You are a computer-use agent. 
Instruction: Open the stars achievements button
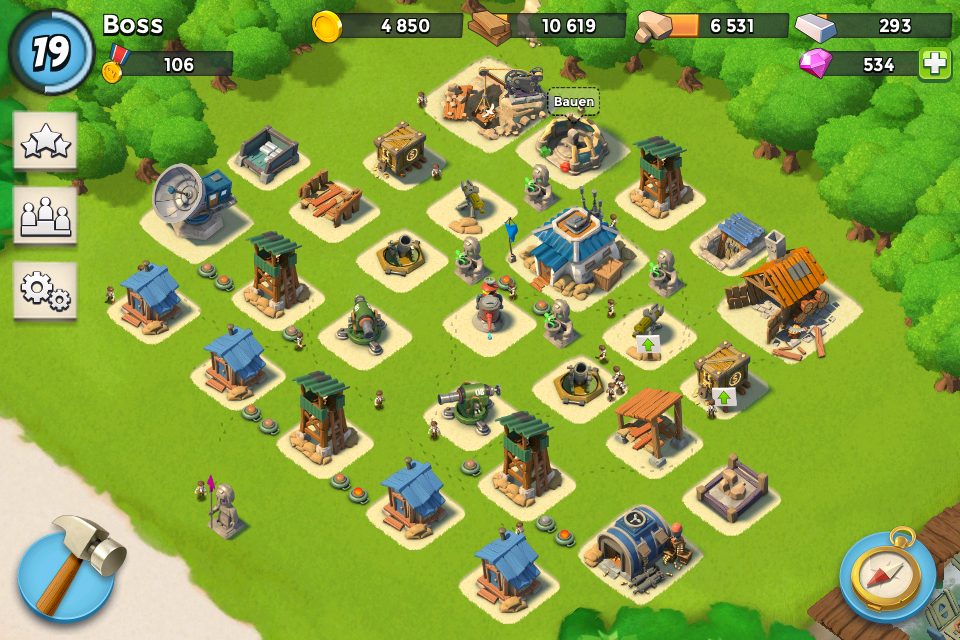(45, 142)
